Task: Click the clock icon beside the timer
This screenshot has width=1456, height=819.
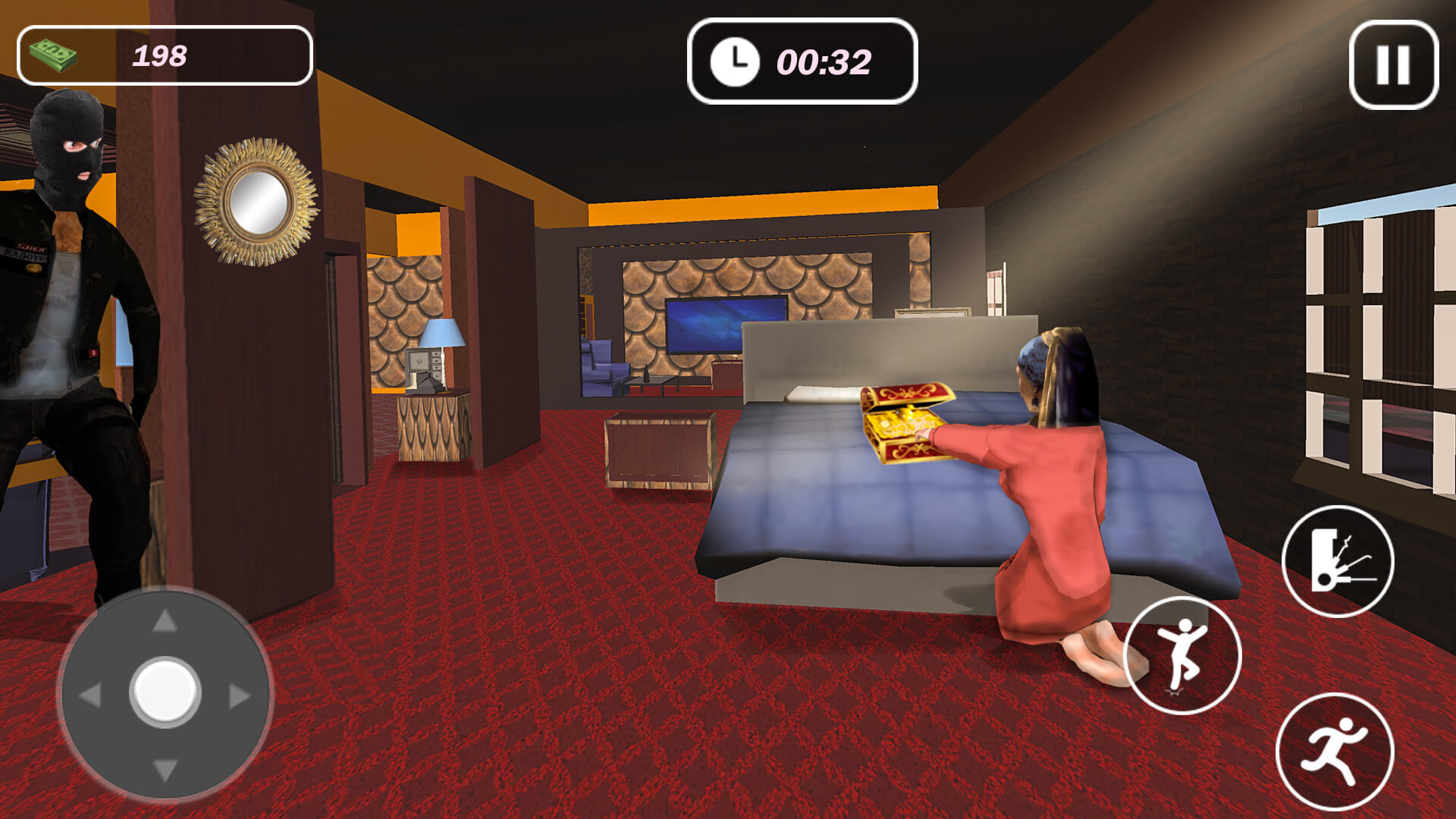Action: pyautogui.click(x=735, y=62)
